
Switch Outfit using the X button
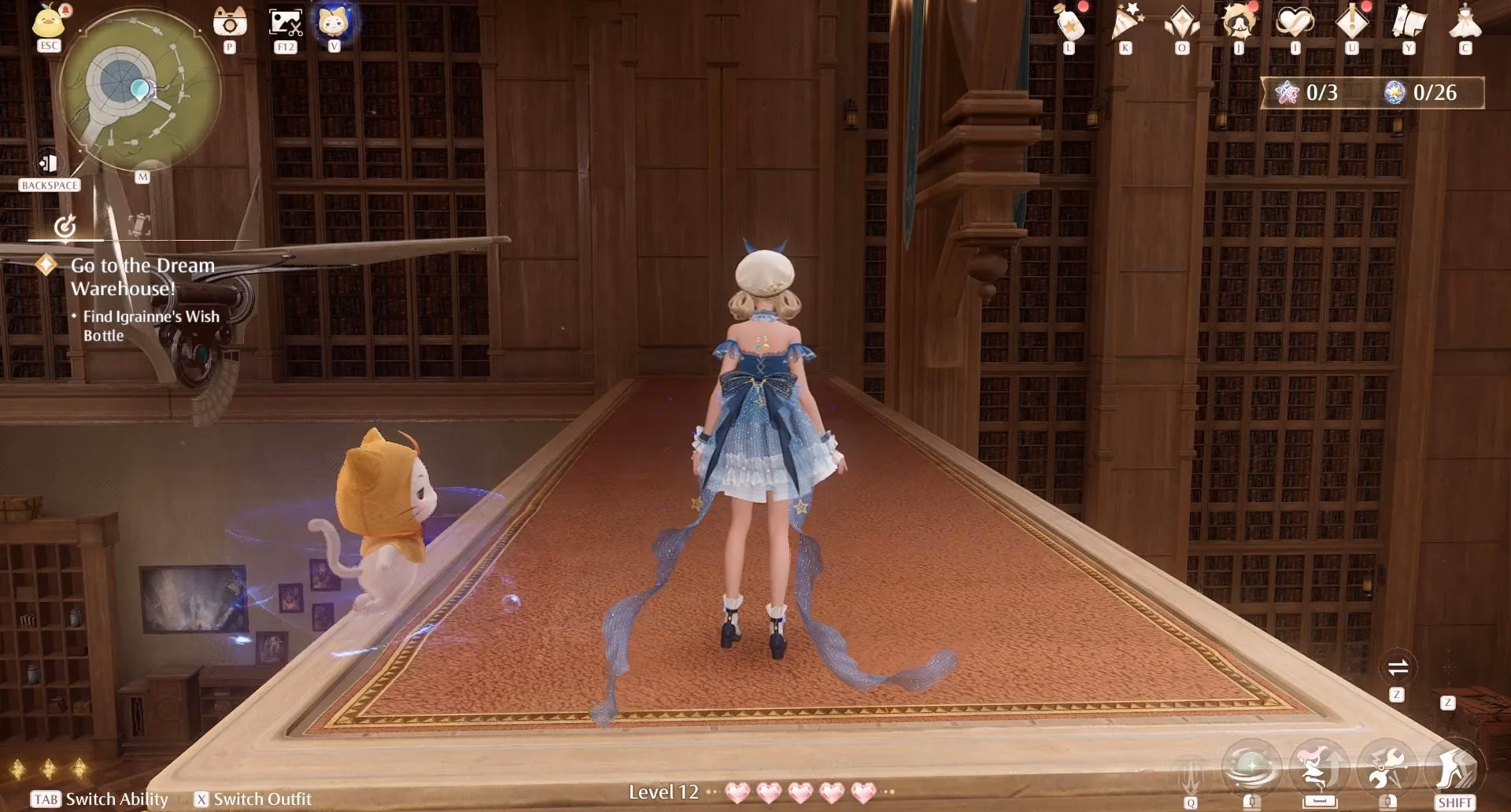point(203,799)
